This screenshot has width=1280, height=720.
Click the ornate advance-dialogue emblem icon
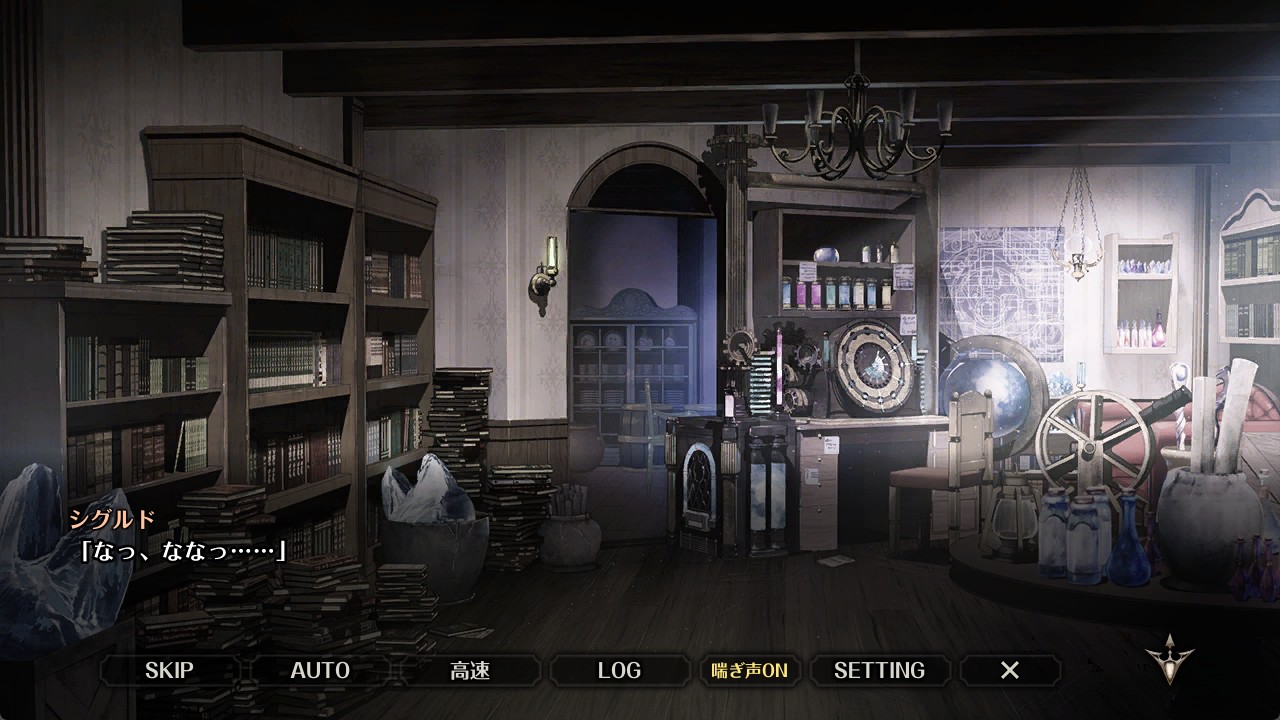[1166, 657]
